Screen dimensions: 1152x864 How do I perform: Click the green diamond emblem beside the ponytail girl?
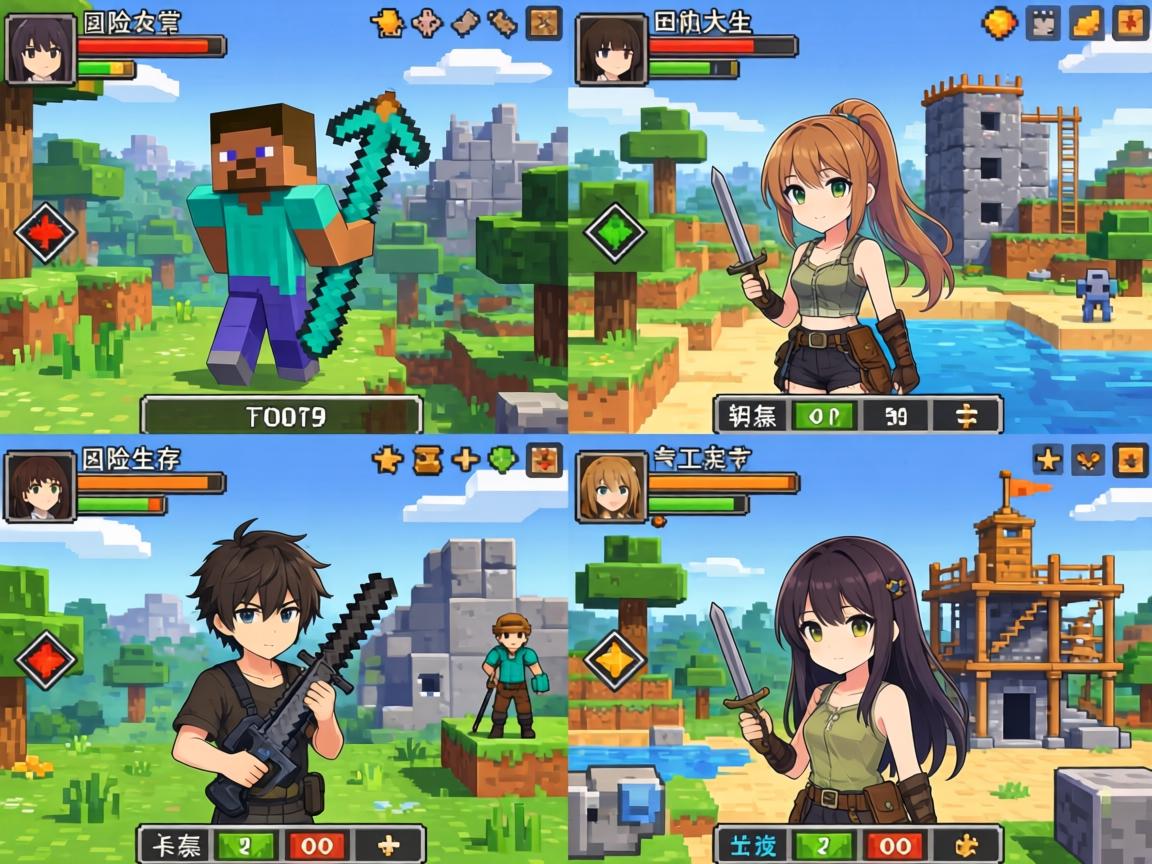(x=615, y=232)
